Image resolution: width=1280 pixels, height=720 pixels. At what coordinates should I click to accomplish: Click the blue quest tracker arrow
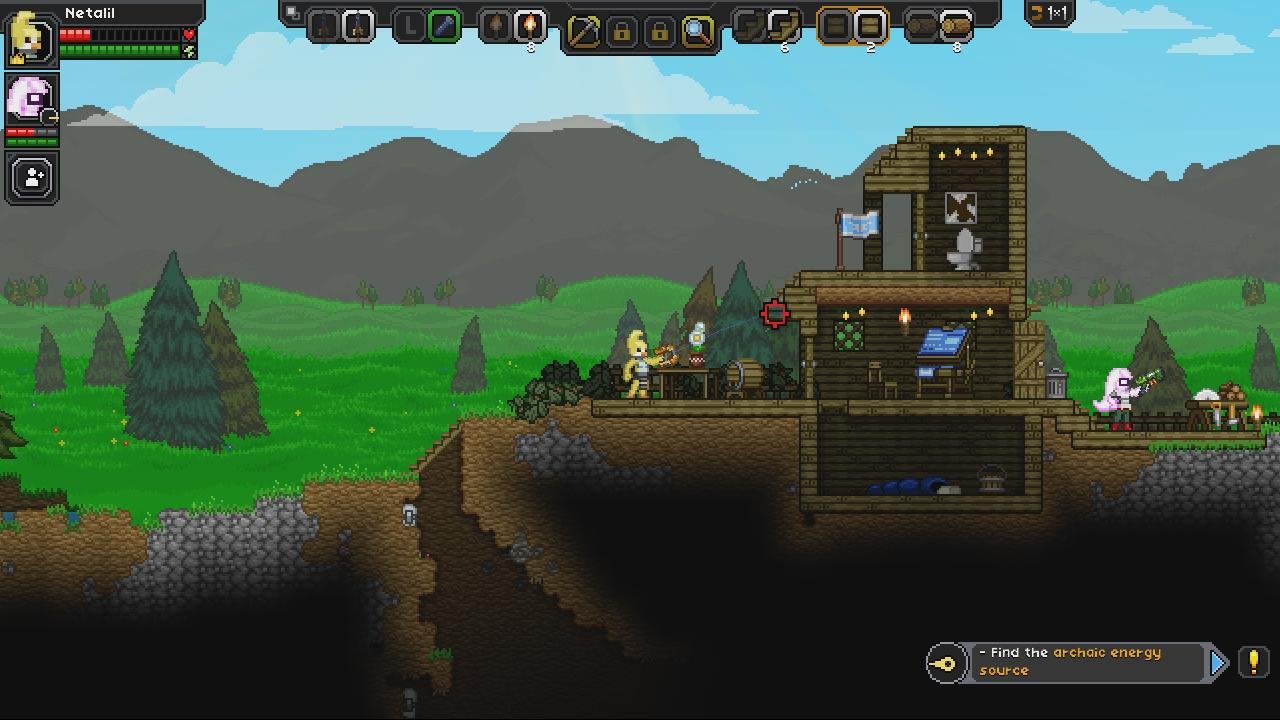coord(1218,662)
